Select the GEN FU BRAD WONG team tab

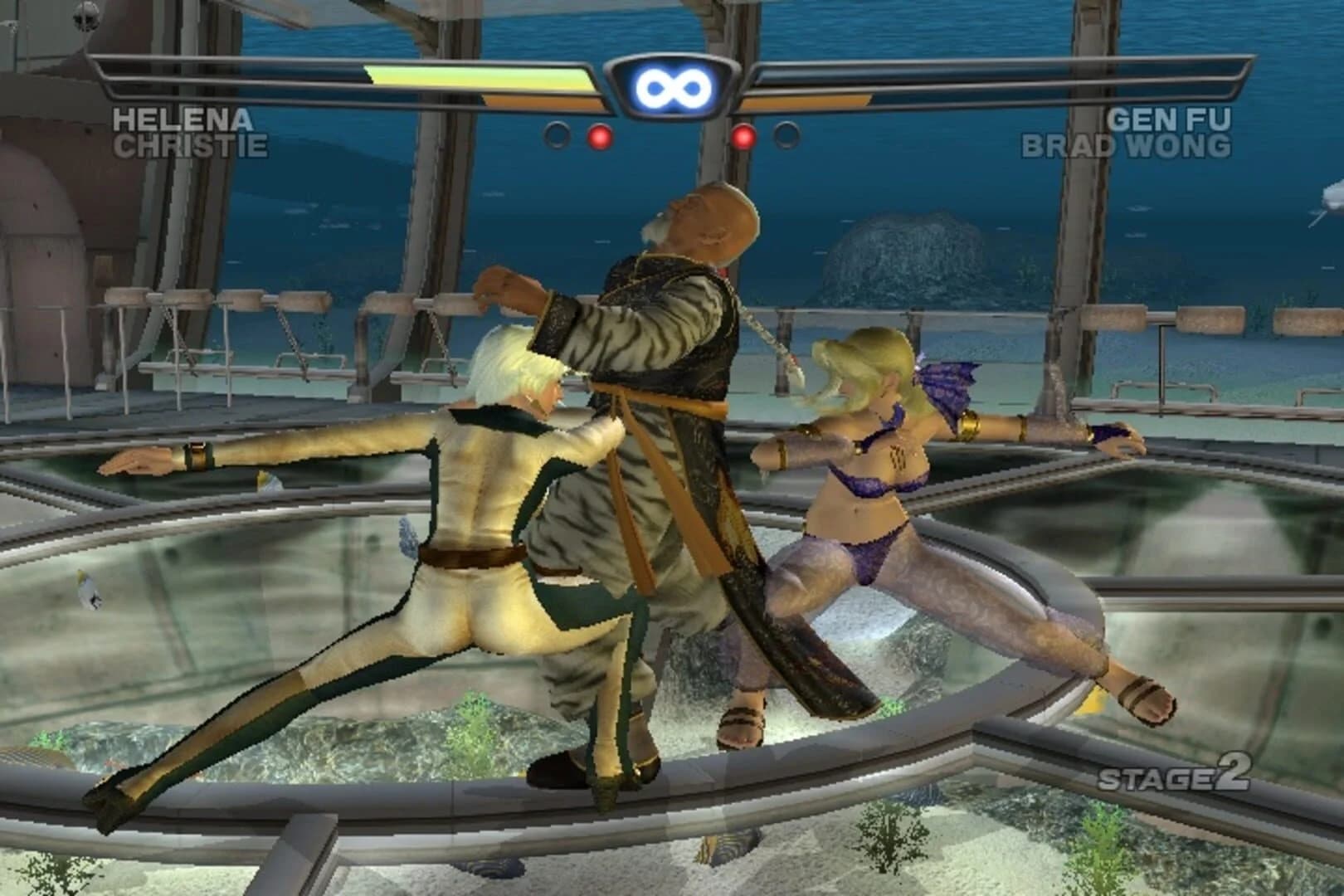(x=1149, y=133)
